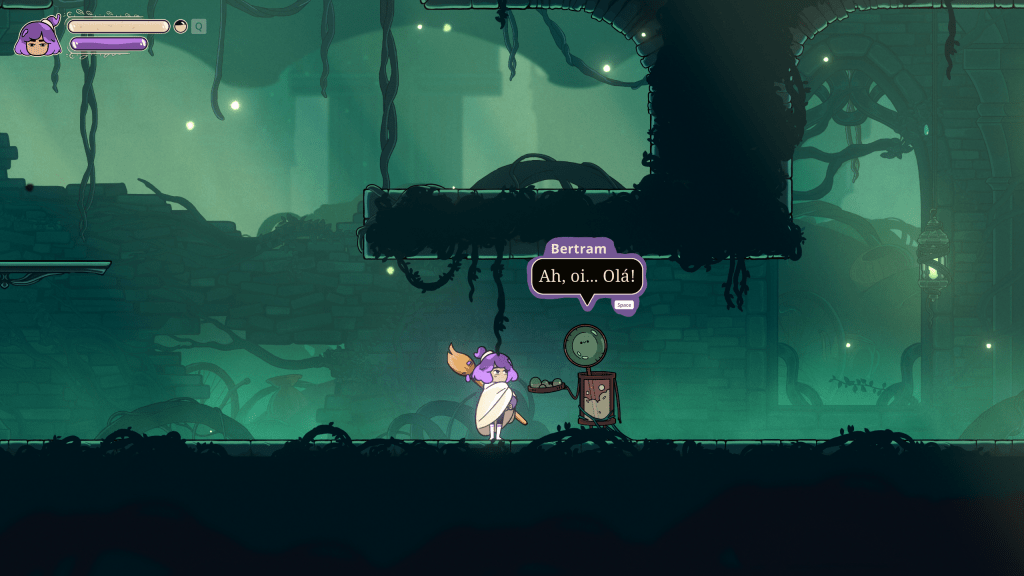Viewport: 1024px width, 576px height.
Task: Activate the round orb ability icon
Action: 181,27
